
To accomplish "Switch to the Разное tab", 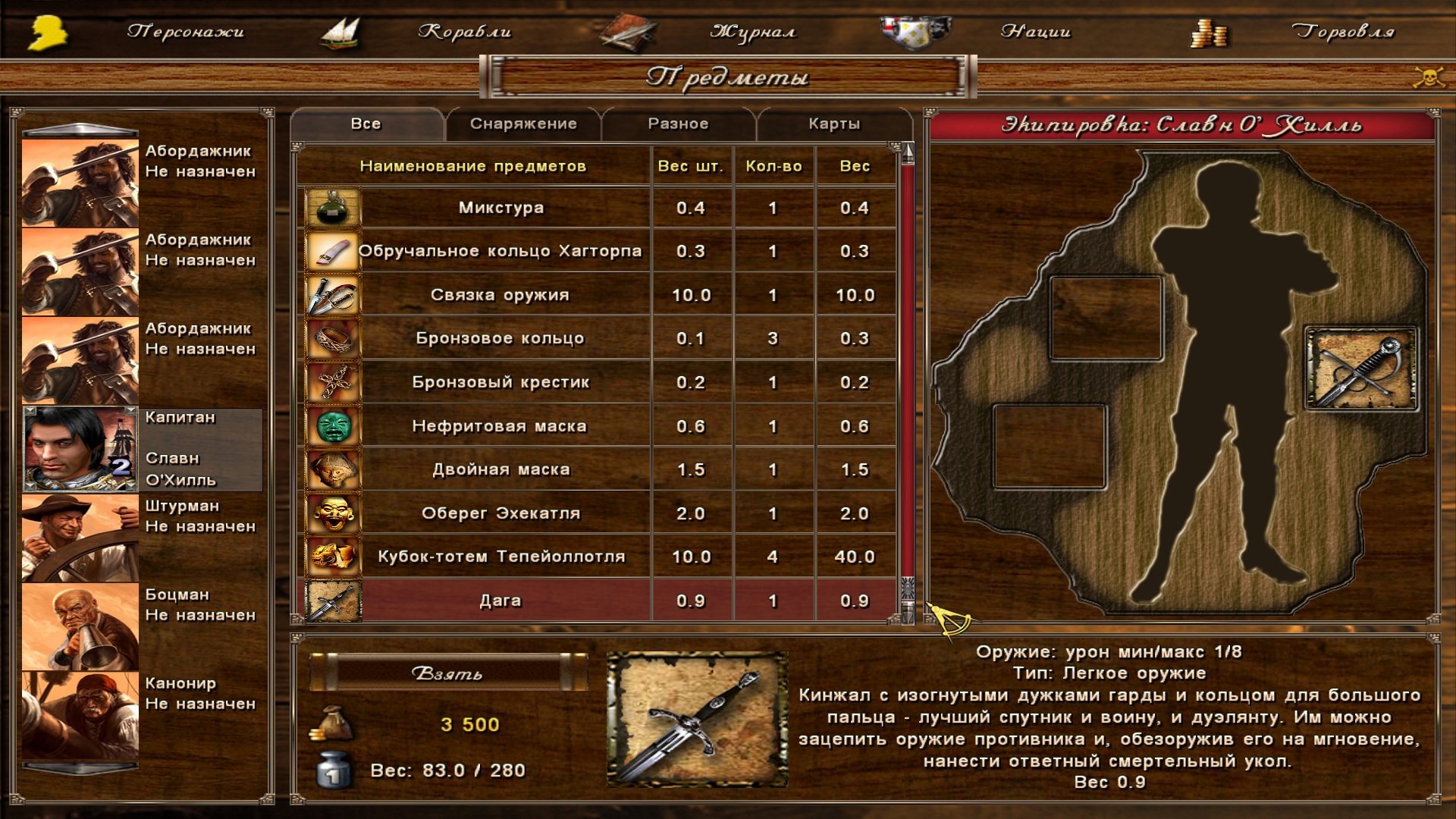I will [x=678, y=124].
